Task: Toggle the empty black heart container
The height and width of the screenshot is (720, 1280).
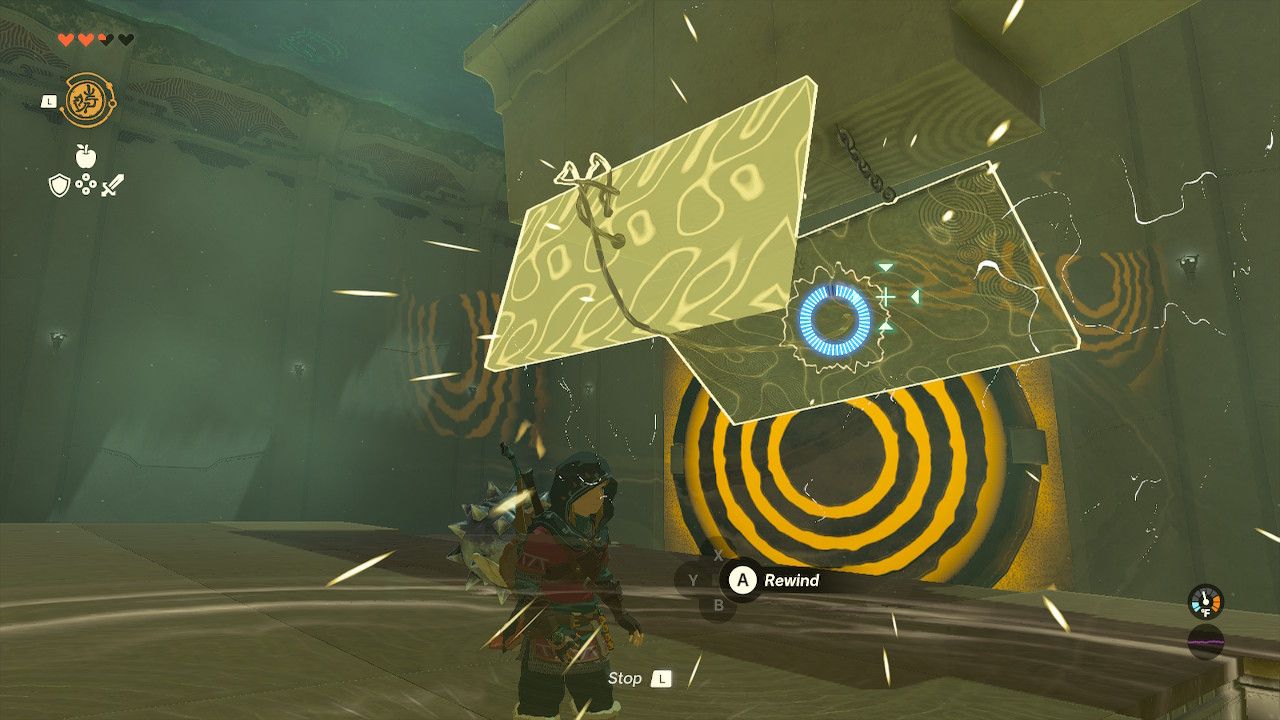Action: (126, 38)
